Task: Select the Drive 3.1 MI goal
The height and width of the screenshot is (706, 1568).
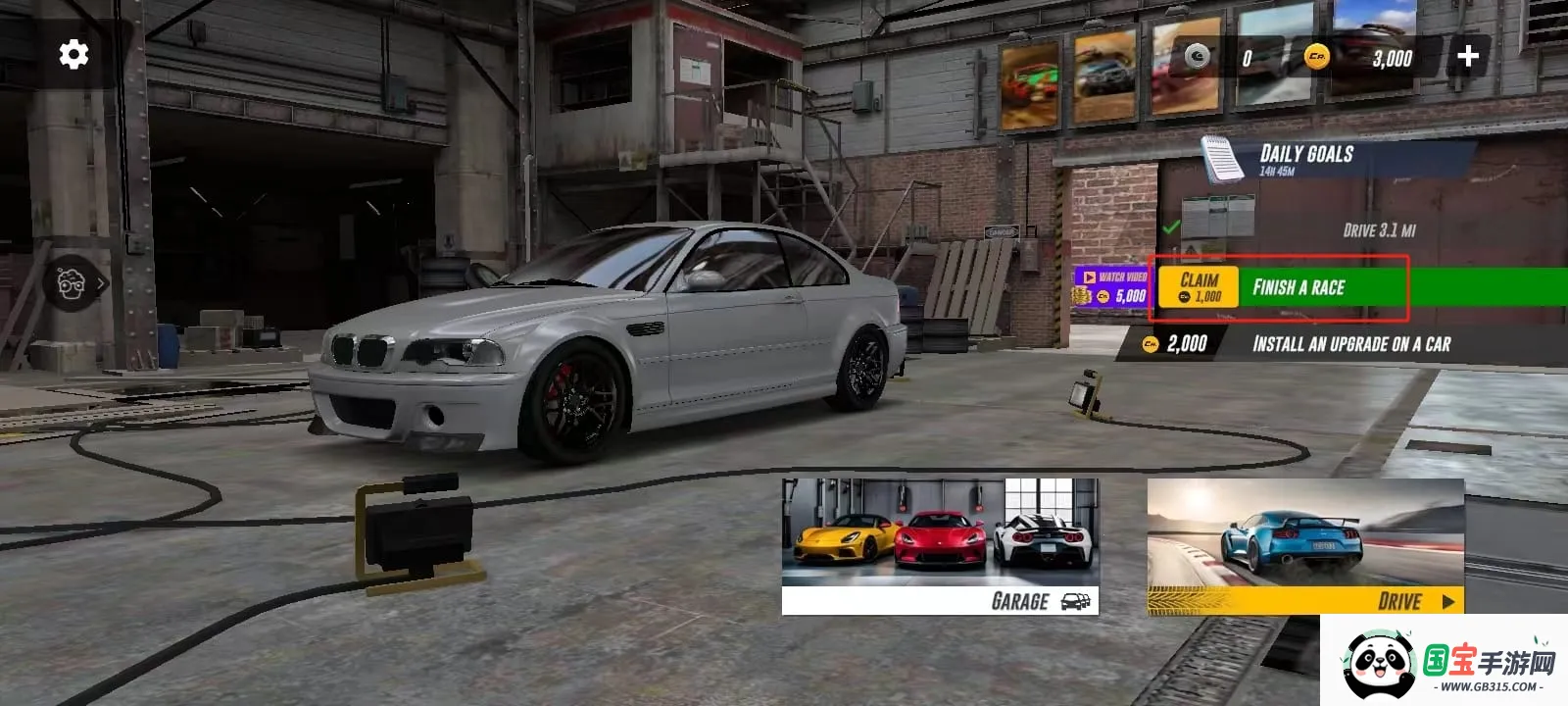Action: [1378, 230]
